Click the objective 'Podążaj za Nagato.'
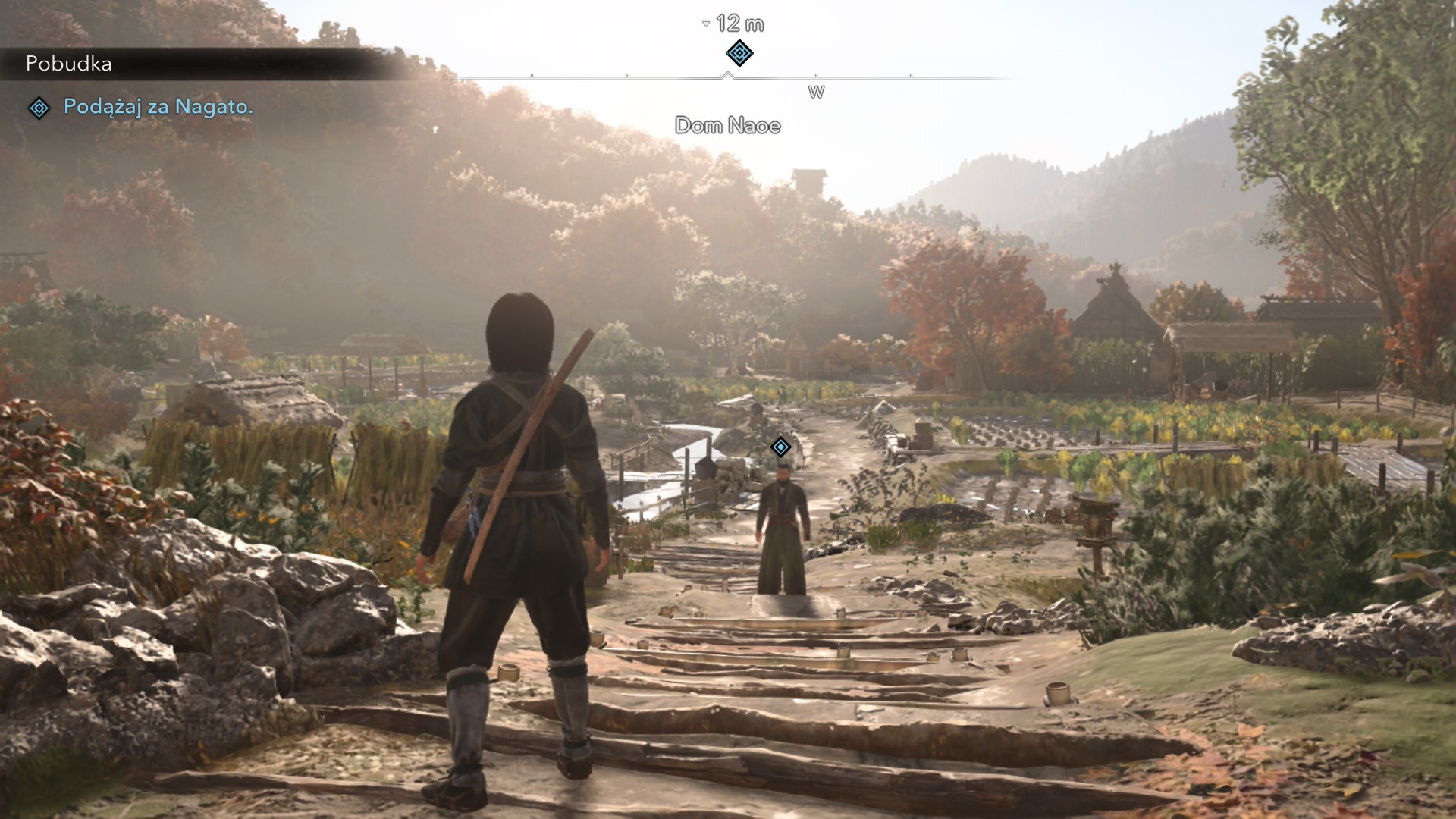The width and height of the screenshot is (1456, 819). point(158,107)
